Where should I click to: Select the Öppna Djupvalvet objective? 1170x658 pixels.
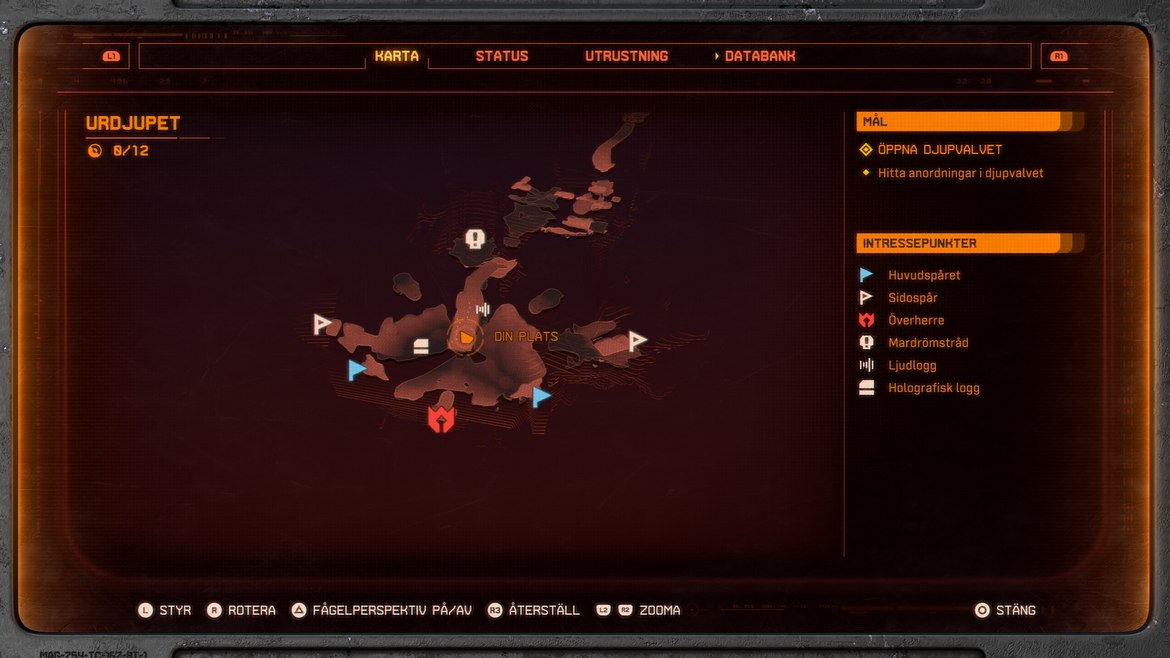tap(939, 150)
